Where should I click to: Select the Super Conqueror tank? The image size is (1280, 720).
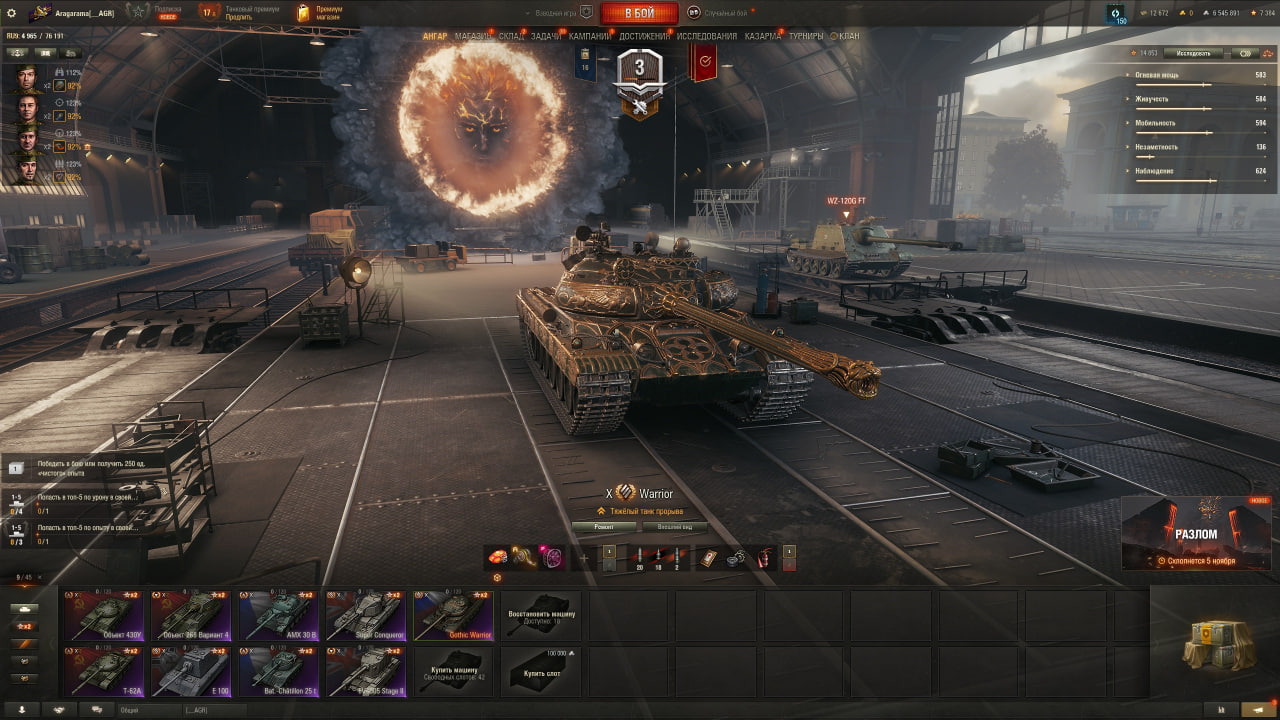(365, 615)
